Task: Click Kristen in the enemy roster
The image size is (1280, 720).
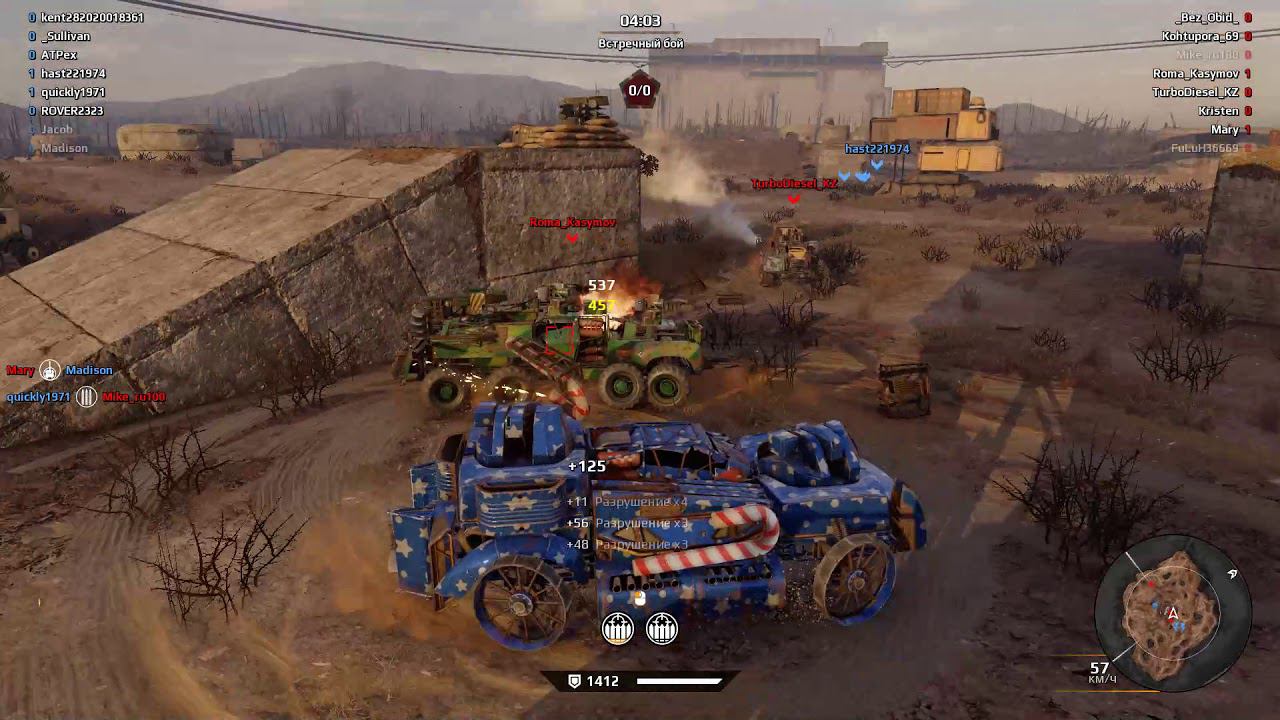Action: click(x=1218, y=111)
